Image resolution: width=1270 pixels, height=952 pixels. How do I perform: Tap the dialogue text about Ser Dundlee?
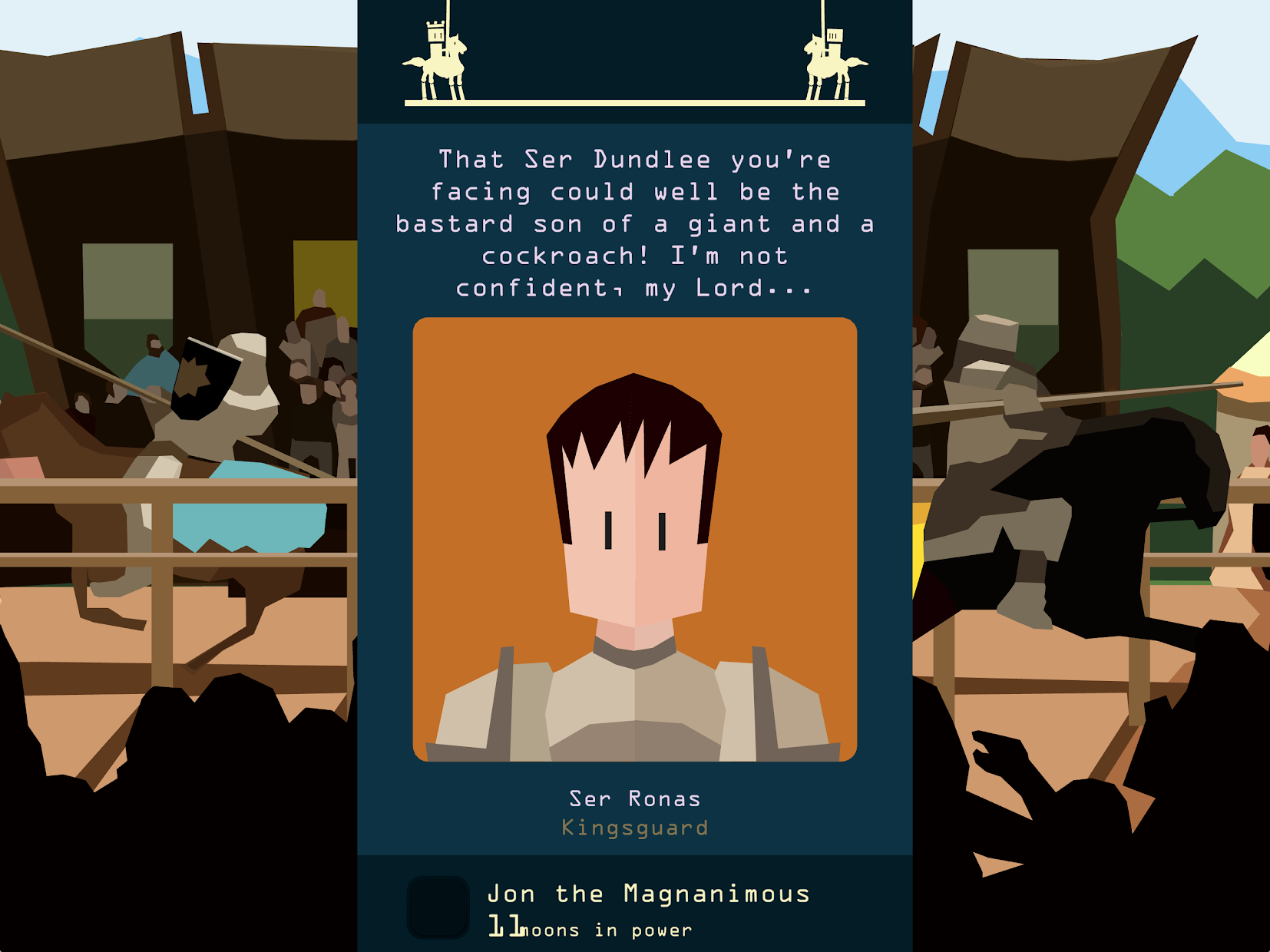point(633,223)
